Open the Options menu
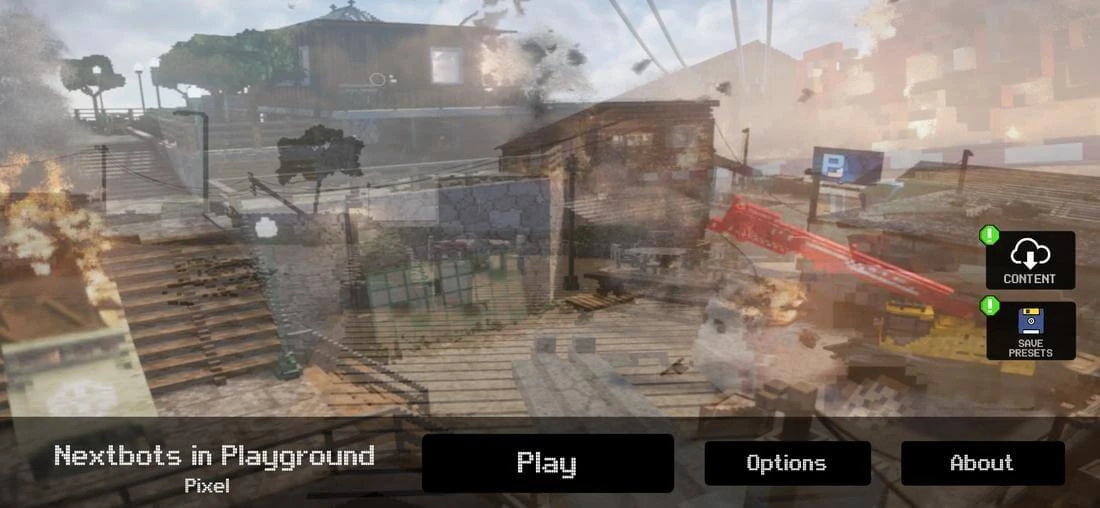Screen dimensions: 1100x508 click(x=786, y=463)
